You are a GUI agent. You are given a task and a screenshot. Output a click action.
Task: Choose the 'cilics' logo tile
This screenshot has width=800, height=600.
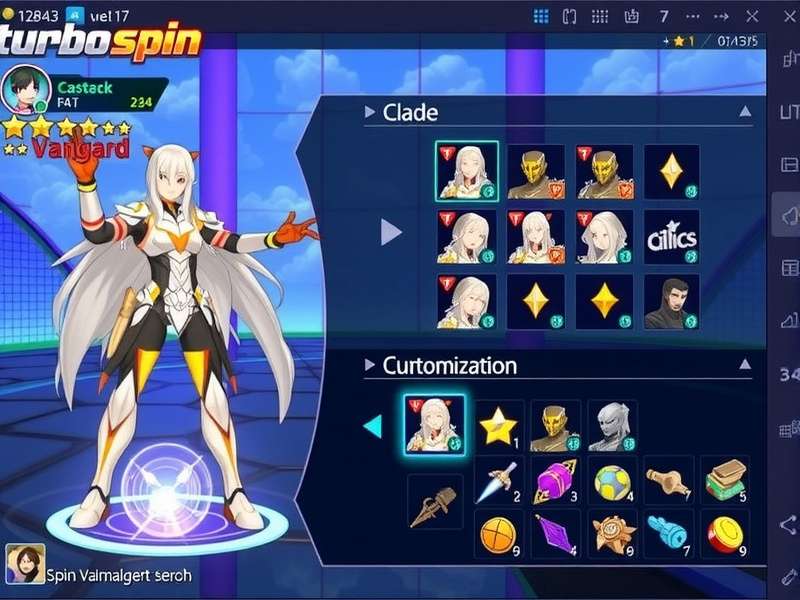coord(671,237)
